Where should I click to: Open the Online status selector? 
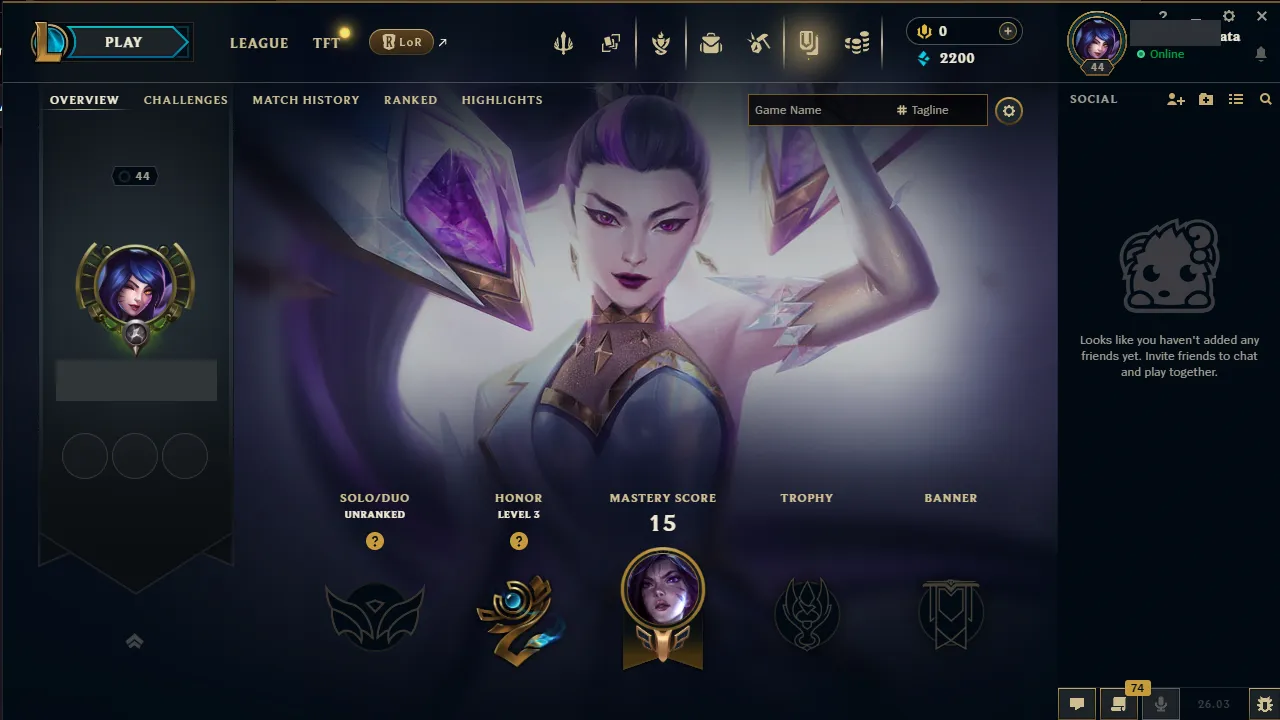tap(1163, 55)
